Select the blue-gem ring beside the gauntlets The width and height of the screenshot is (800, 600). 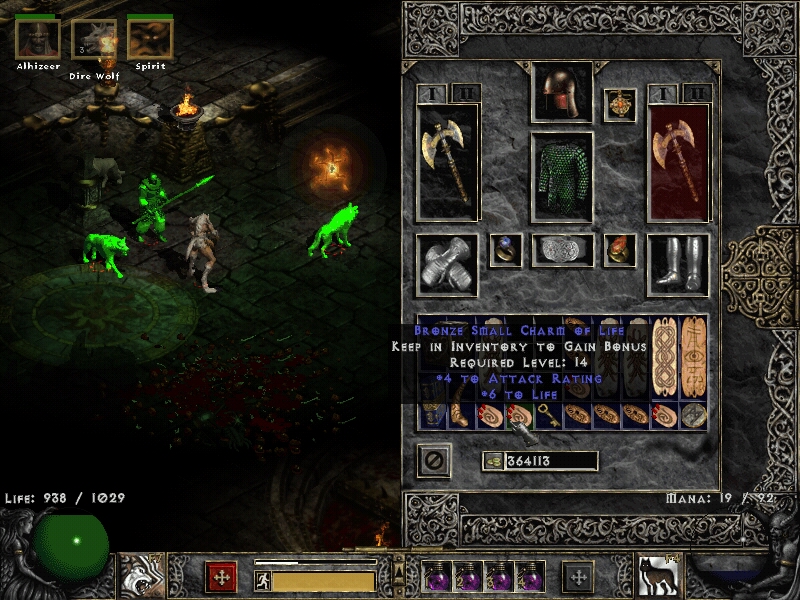coord(505,250)
